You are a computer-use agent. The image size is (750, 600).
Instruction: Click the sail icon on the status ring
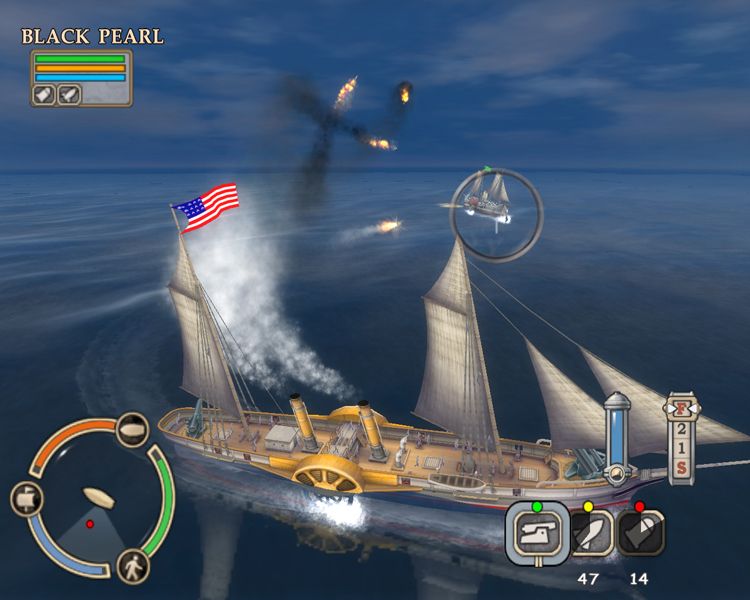coord(27,498)
